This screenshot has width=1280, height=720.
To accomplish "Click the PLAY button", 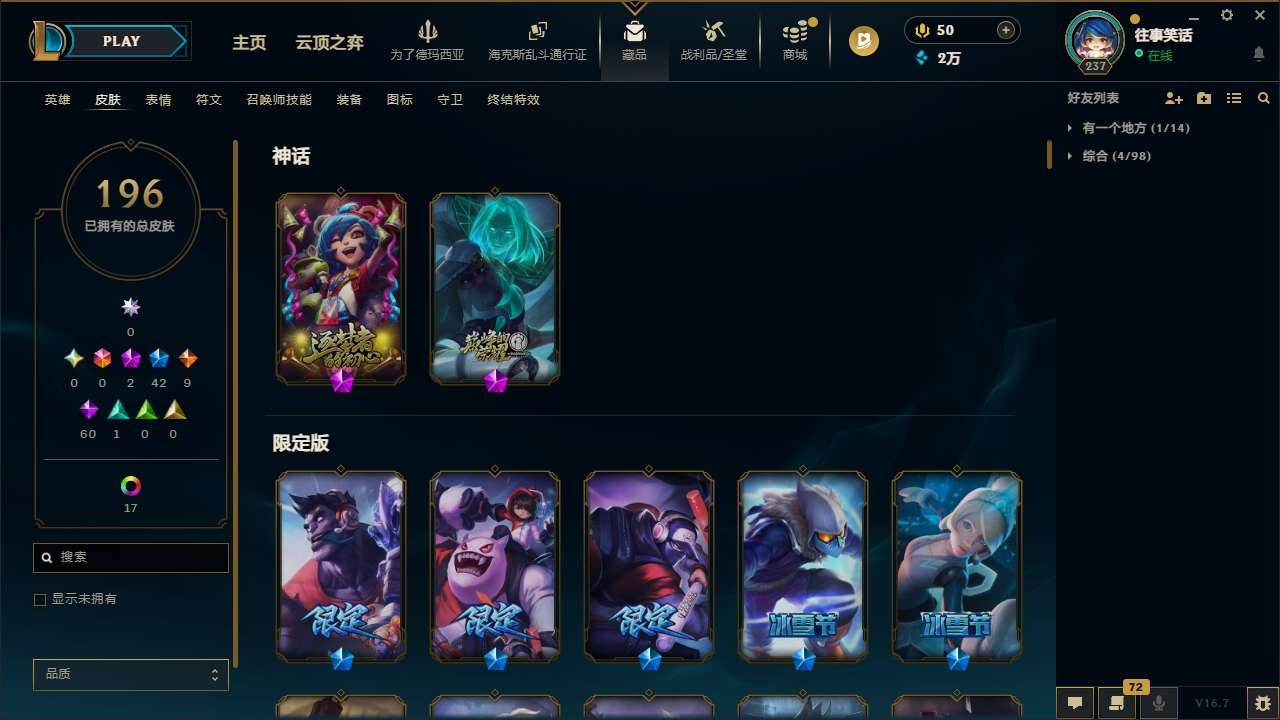I will (x=120, y=41).
